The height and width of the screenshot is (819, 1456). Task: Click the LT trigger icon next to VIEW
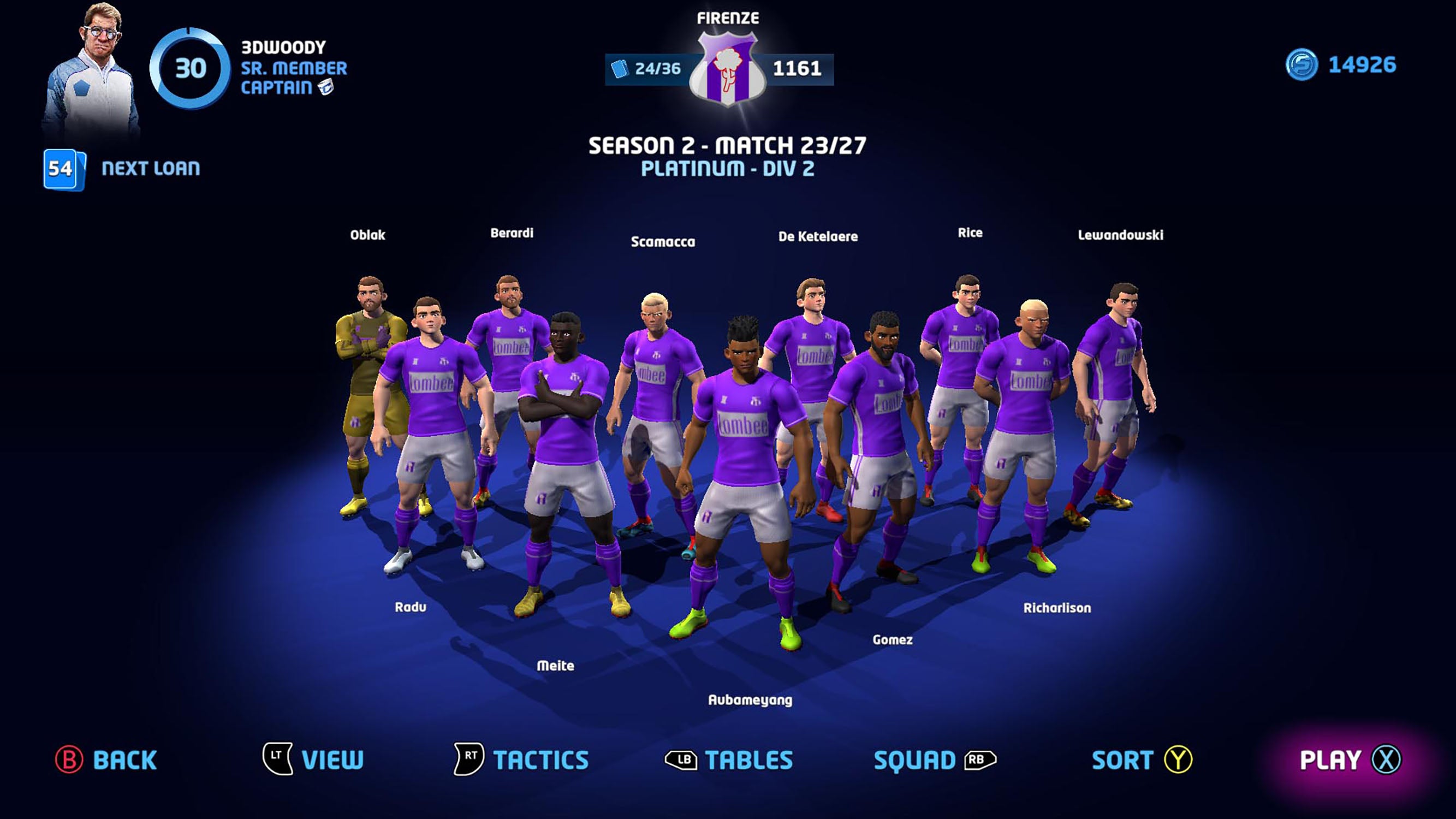coord(276,759)
